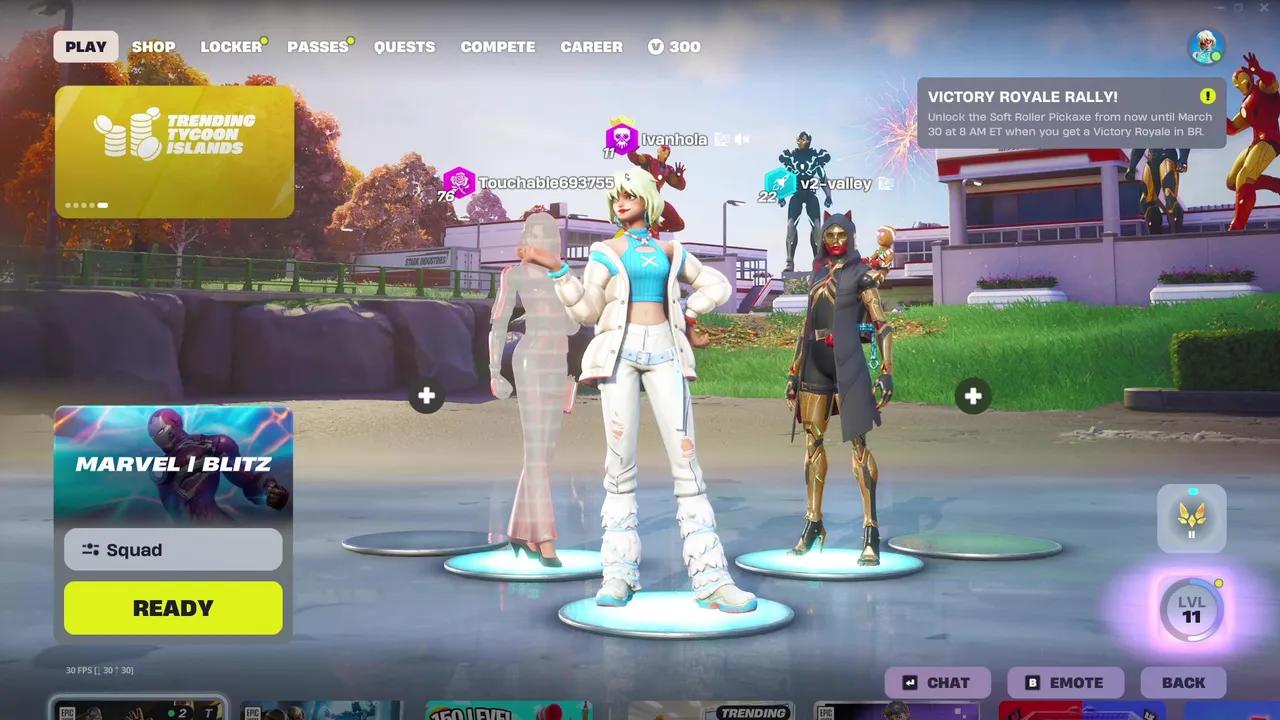Screen dimensions: 1280x720
Task: Select the Trending Tycoon Islands banner
Action: coord(174,150)
